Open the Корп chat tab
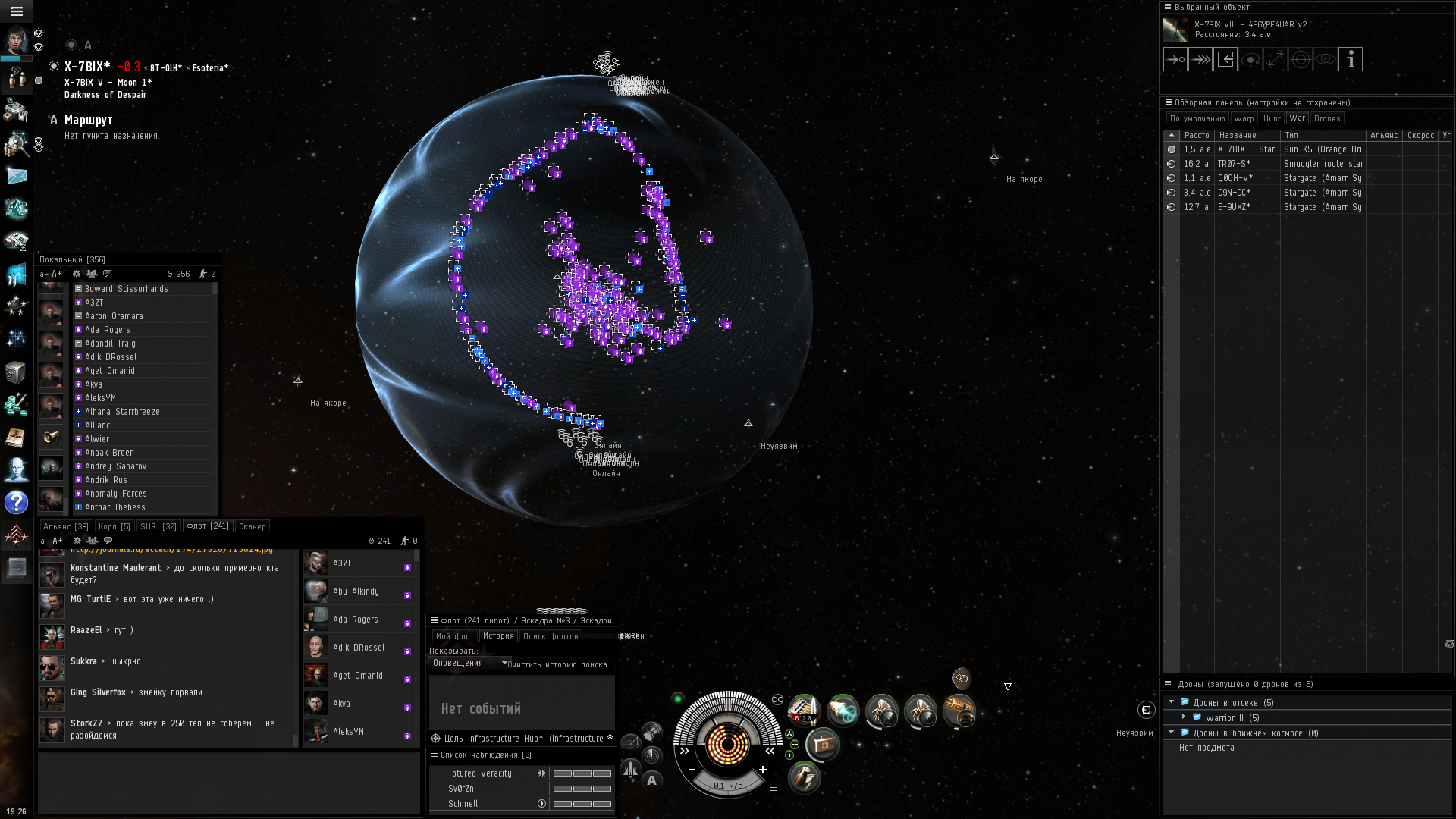The image size is (1456, 819). click(114, 526)
